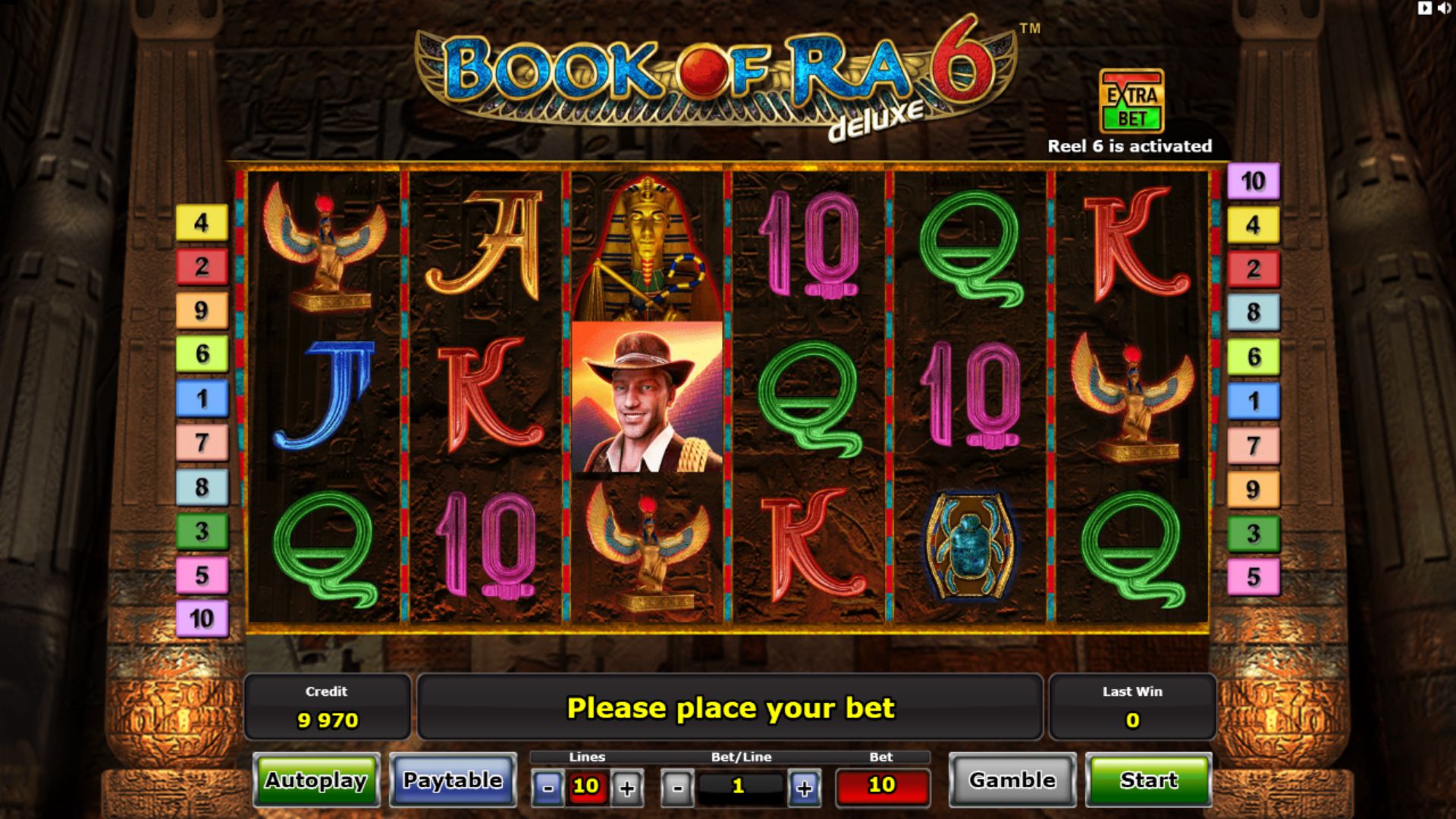Increase the number of Lines
1456x819 pixels.
pos(627,788)
